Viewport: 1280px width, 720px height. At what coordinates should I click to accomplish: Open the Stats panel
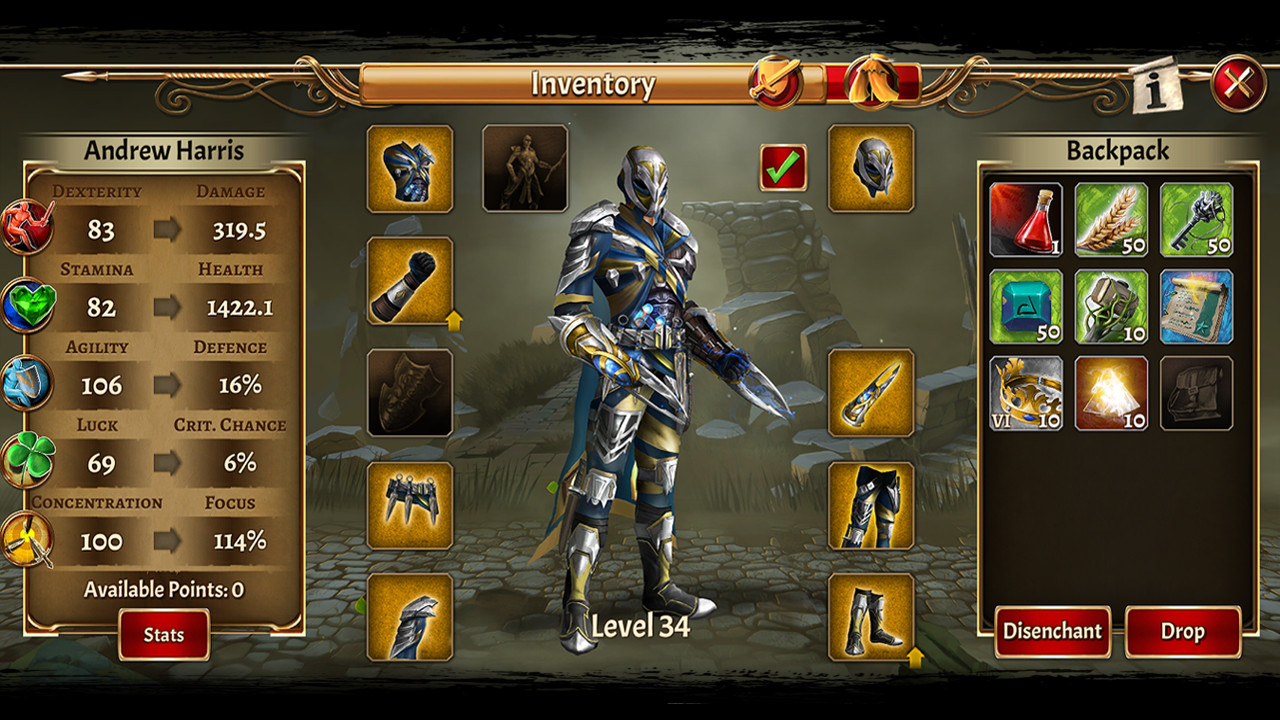coord(163,634)
